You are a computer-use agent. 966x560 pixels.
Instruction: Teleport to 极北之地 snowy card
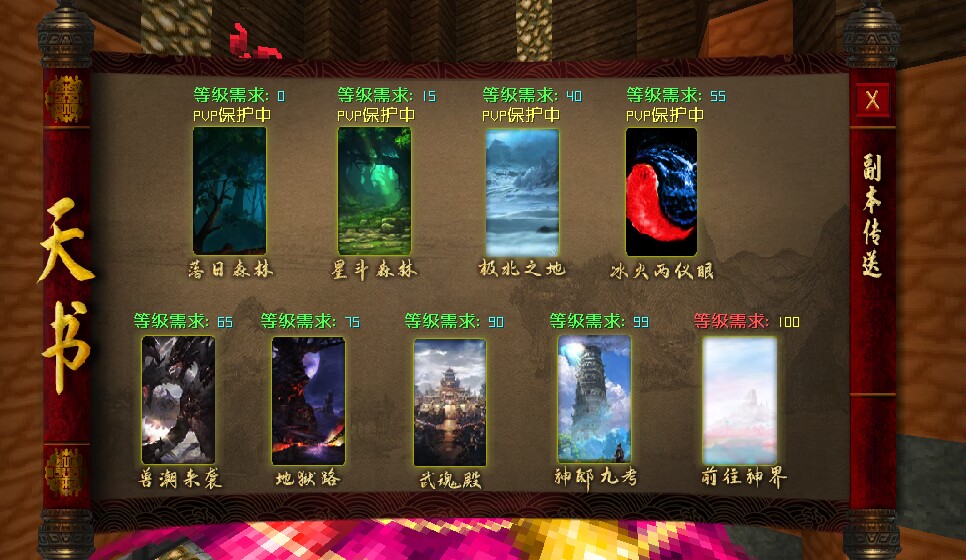tap(522, 193)
